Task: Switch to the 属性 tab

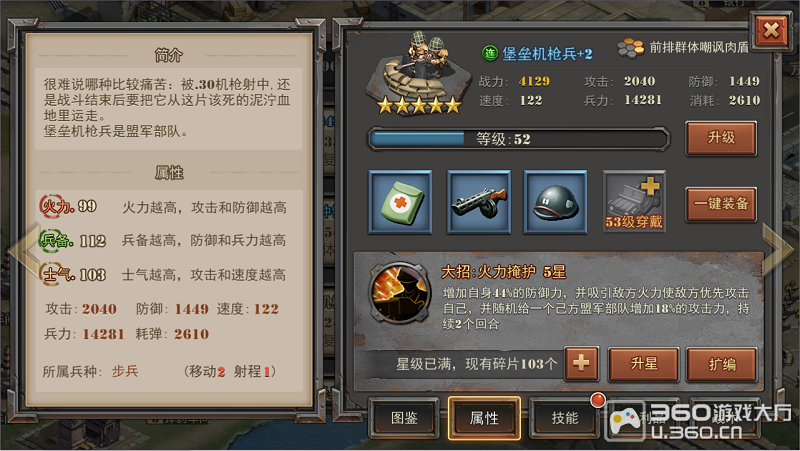Action: [484, 417]
